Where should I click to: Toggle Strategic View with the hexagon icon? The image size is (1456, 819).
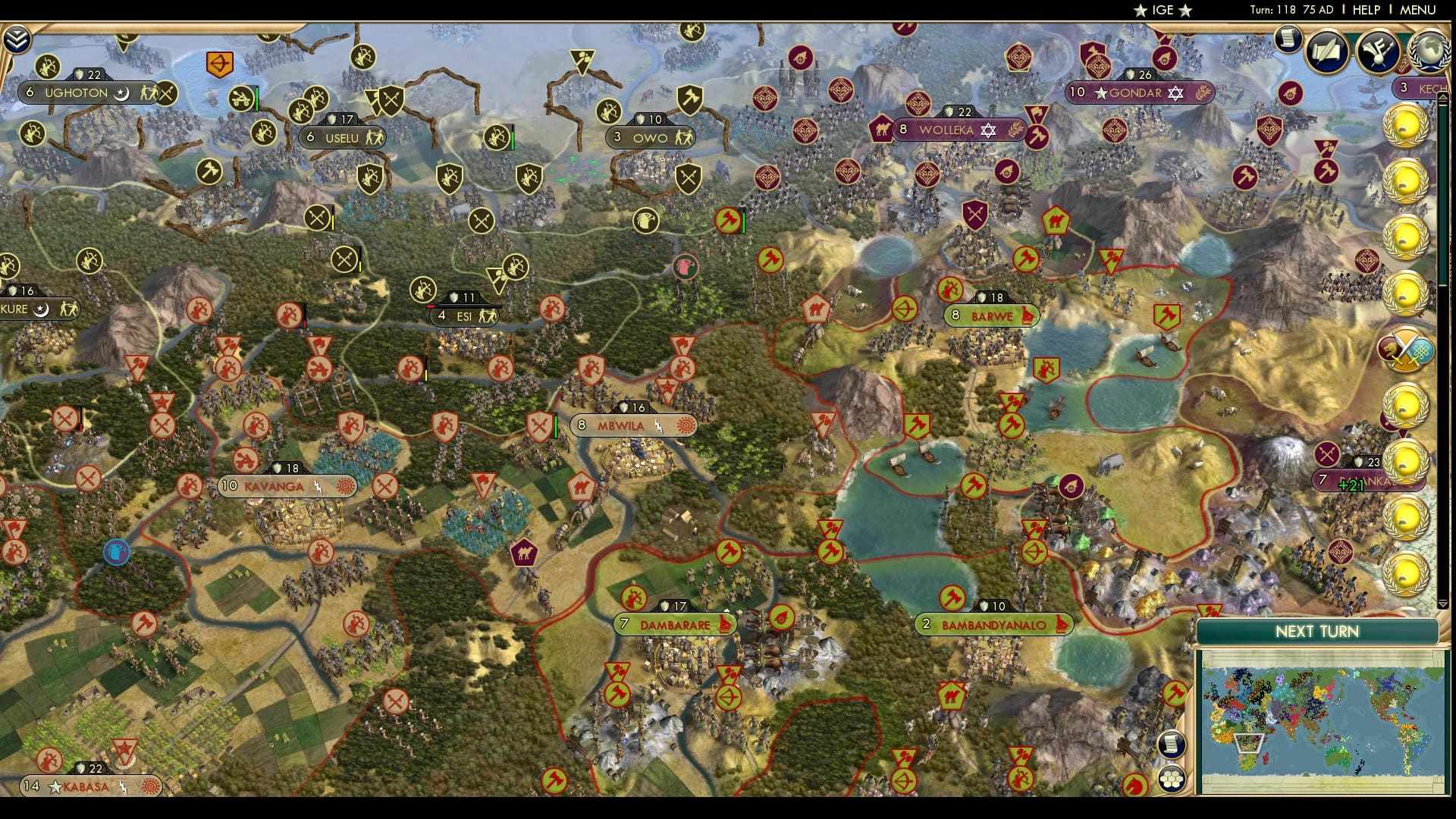pyautogui.click(x=1171, y=779)
